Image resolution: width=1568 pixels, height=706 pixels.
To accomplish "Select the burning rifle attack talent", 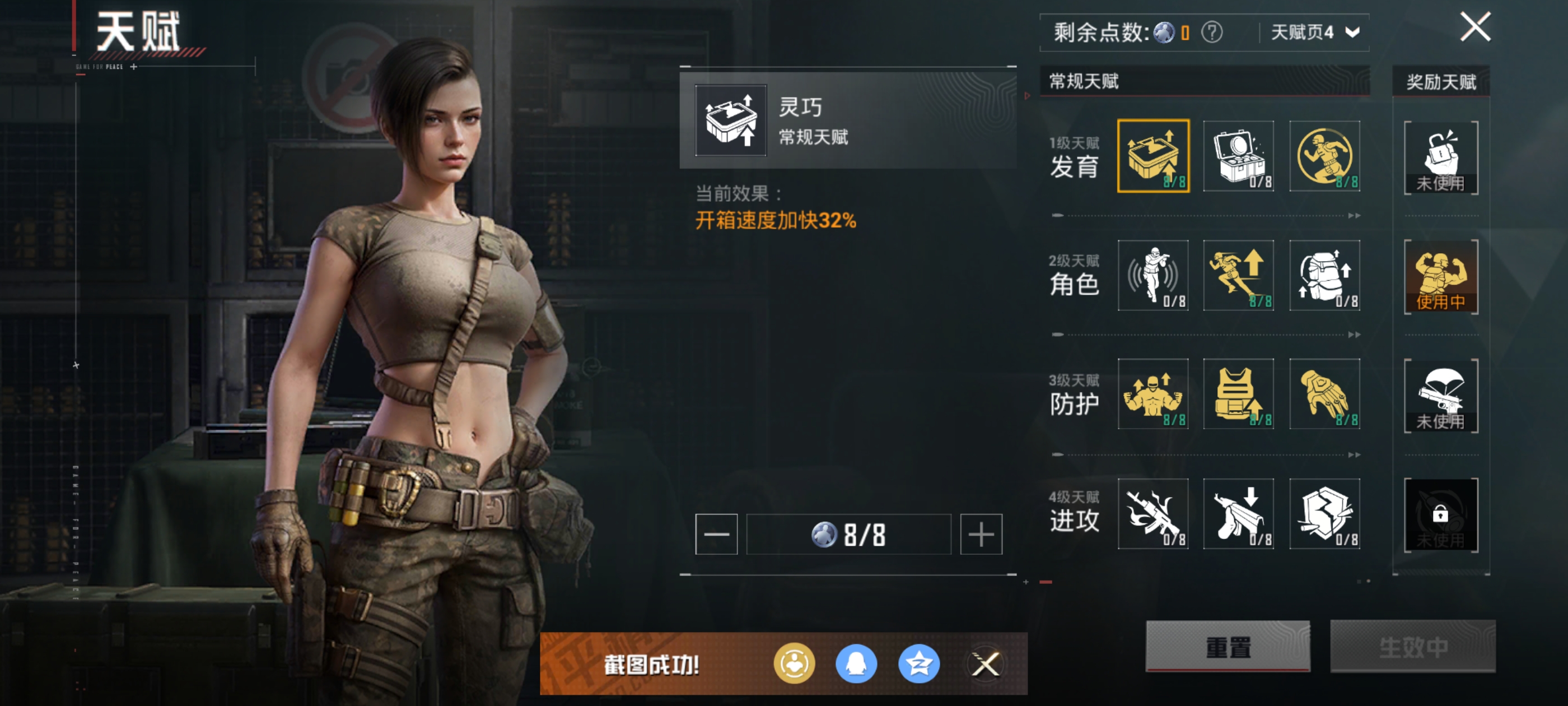I will 1153,513.
